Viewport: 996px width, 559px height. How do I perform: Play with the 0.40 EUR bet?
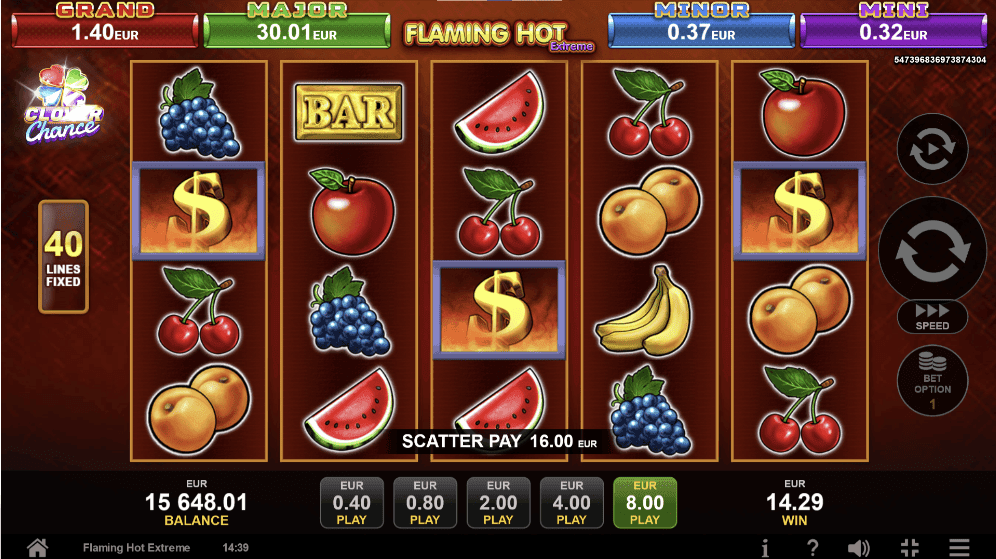351,502
